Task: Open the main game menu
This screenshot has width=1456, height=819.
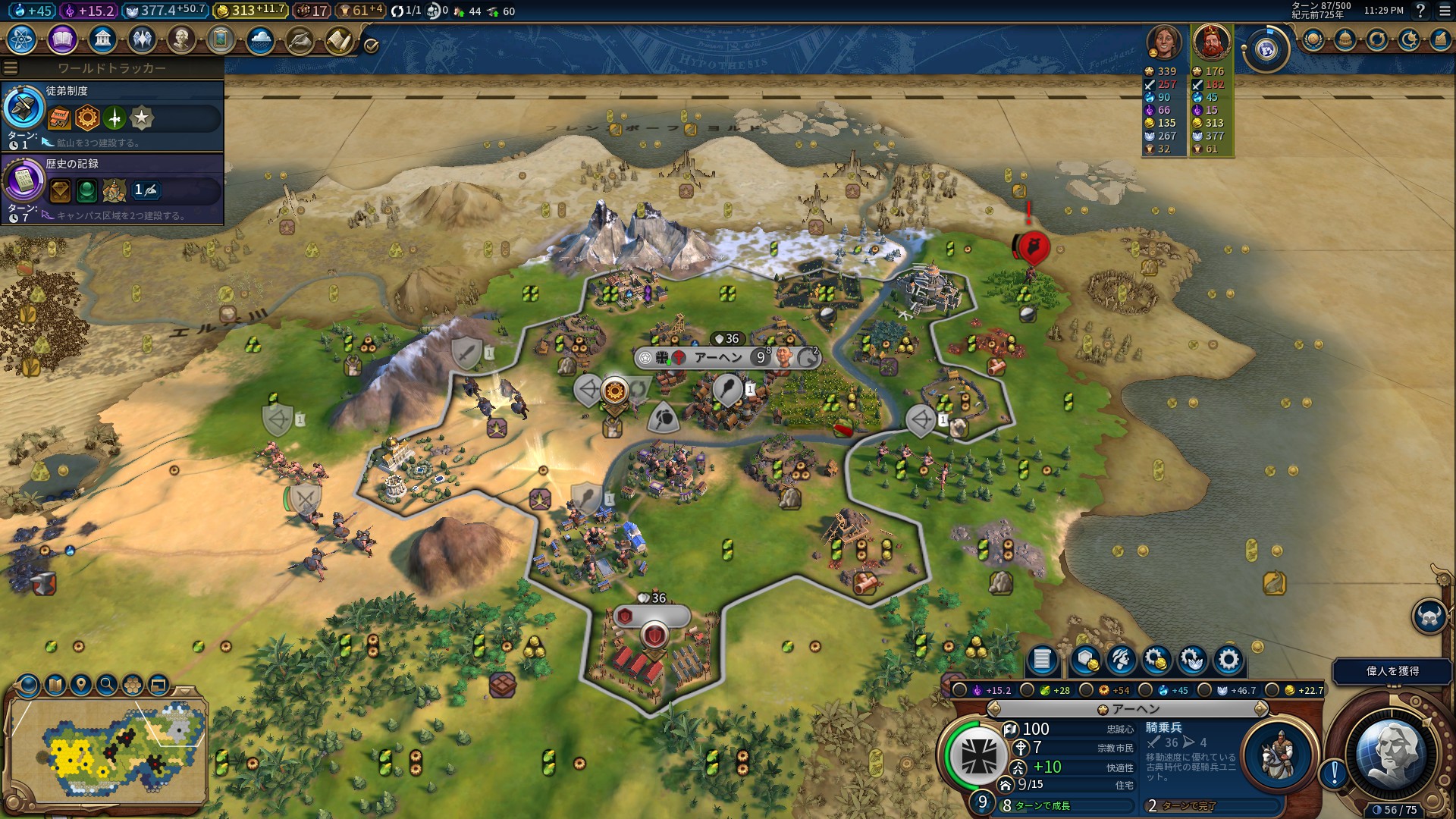Action: click(x=1445, y=11)
